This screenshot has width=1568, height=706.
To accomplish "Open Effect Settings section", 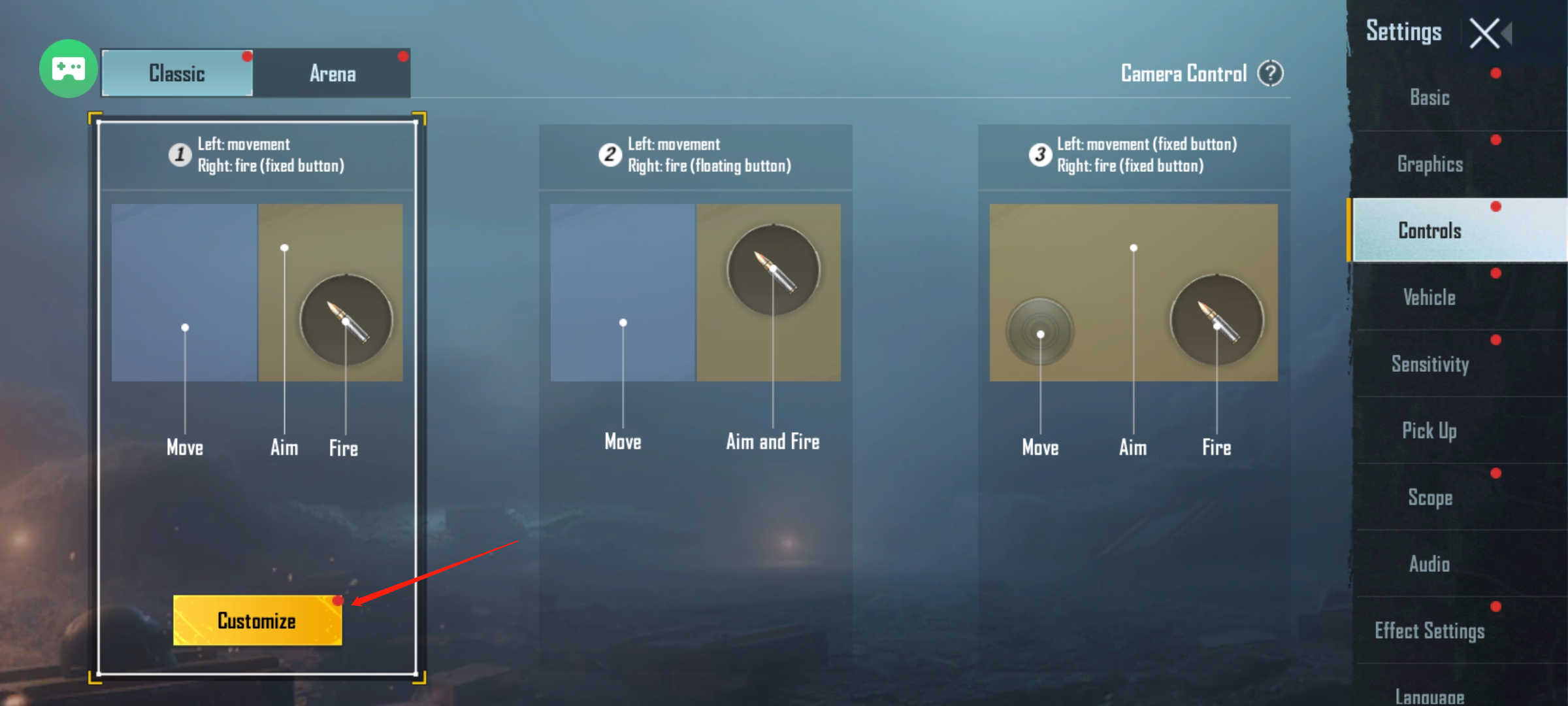I will [x=1429, y=631].
